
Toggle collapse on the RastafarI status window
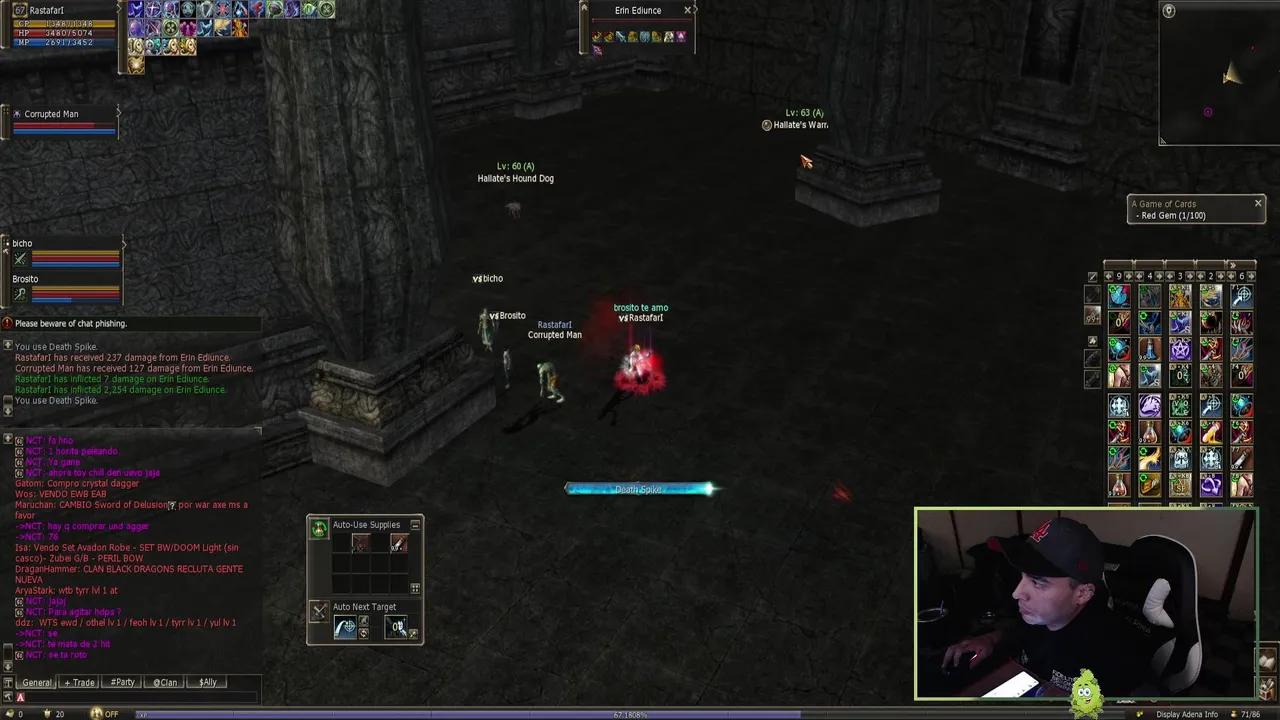click(117, 10)
